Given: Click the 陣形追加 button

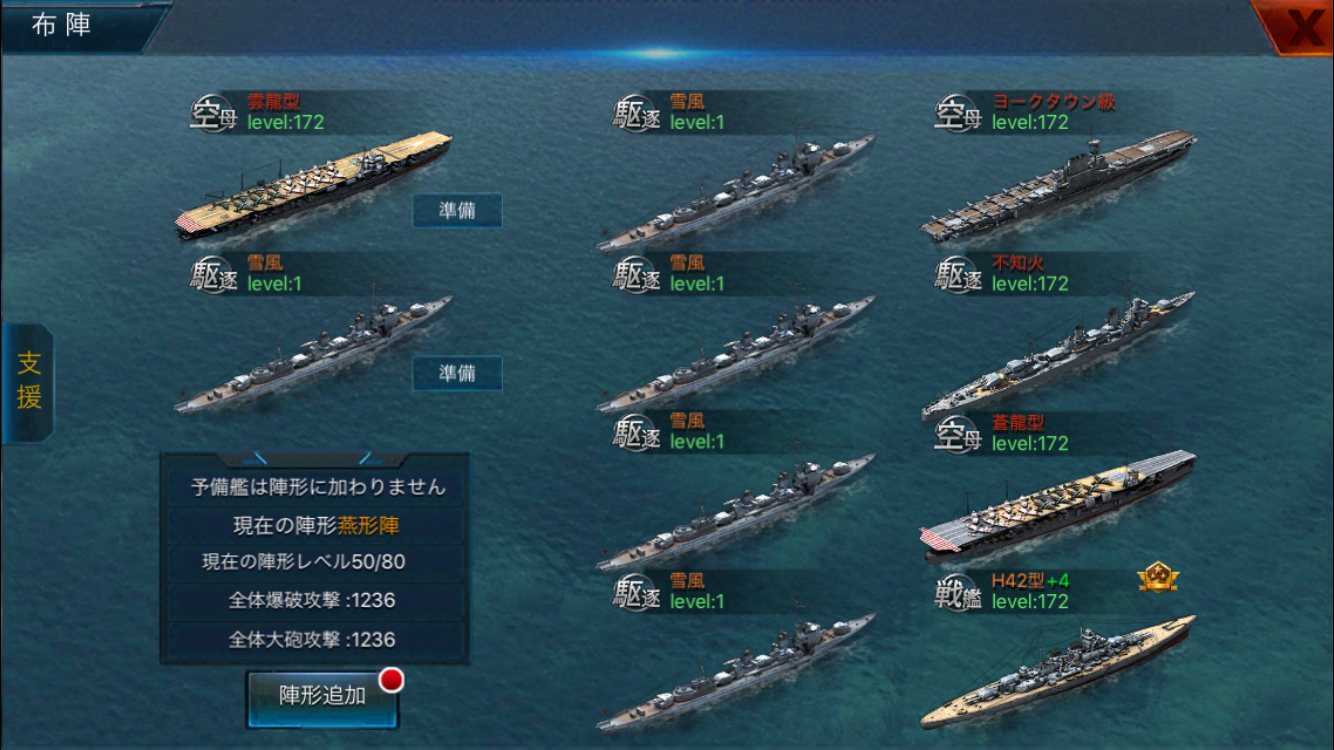Looking at the screenshot, I should coord(322,697).
